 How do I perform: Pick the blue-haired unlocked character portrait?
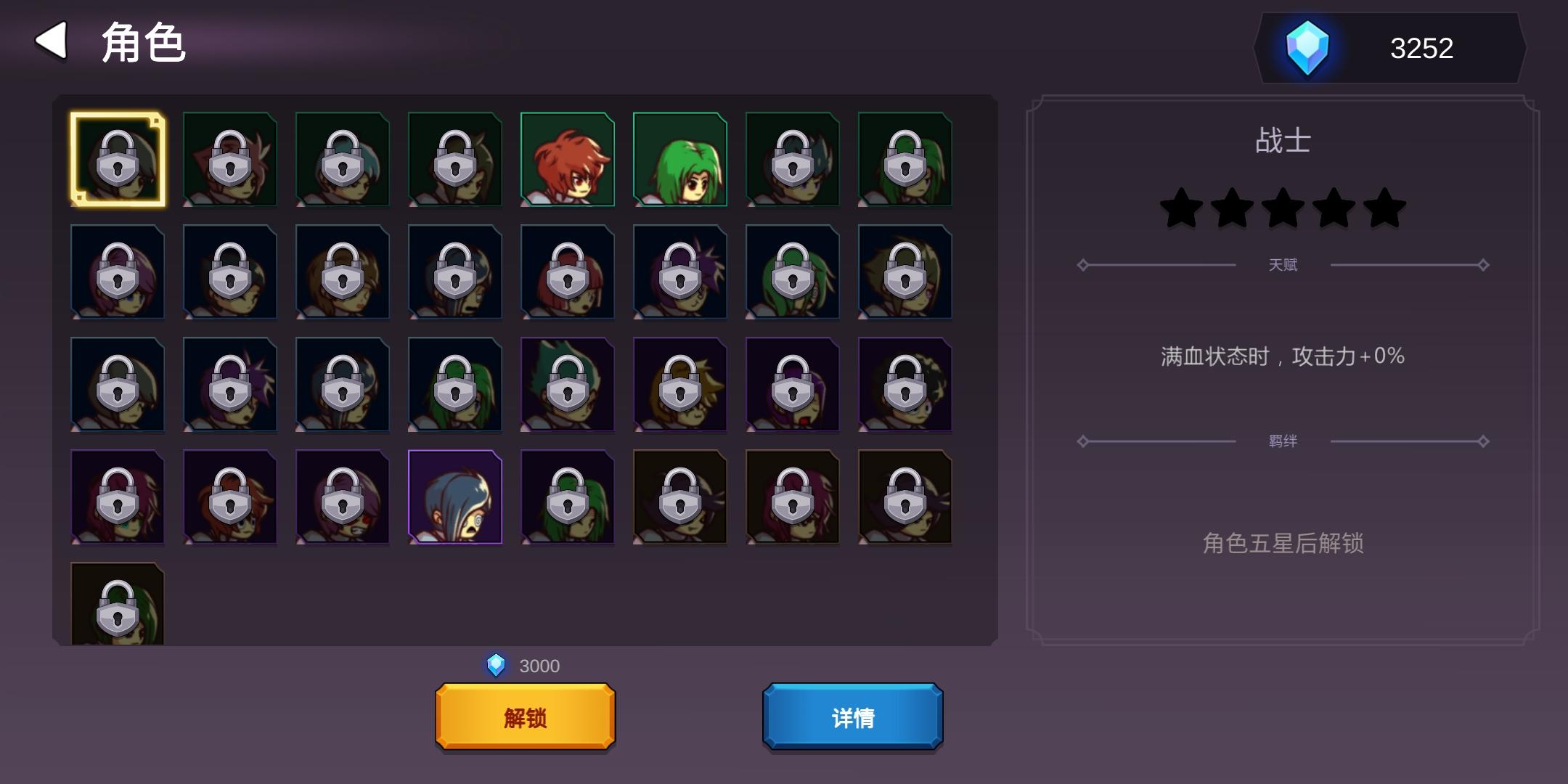(455, 497)
